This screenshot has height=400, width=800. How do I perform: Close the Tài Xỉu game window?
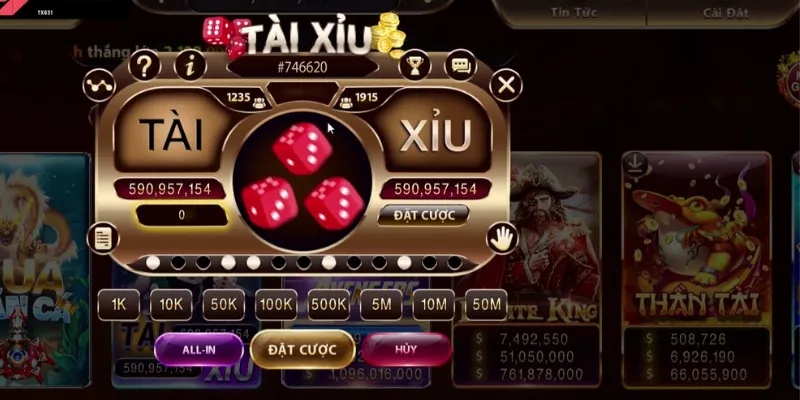(x=507, y=85)
